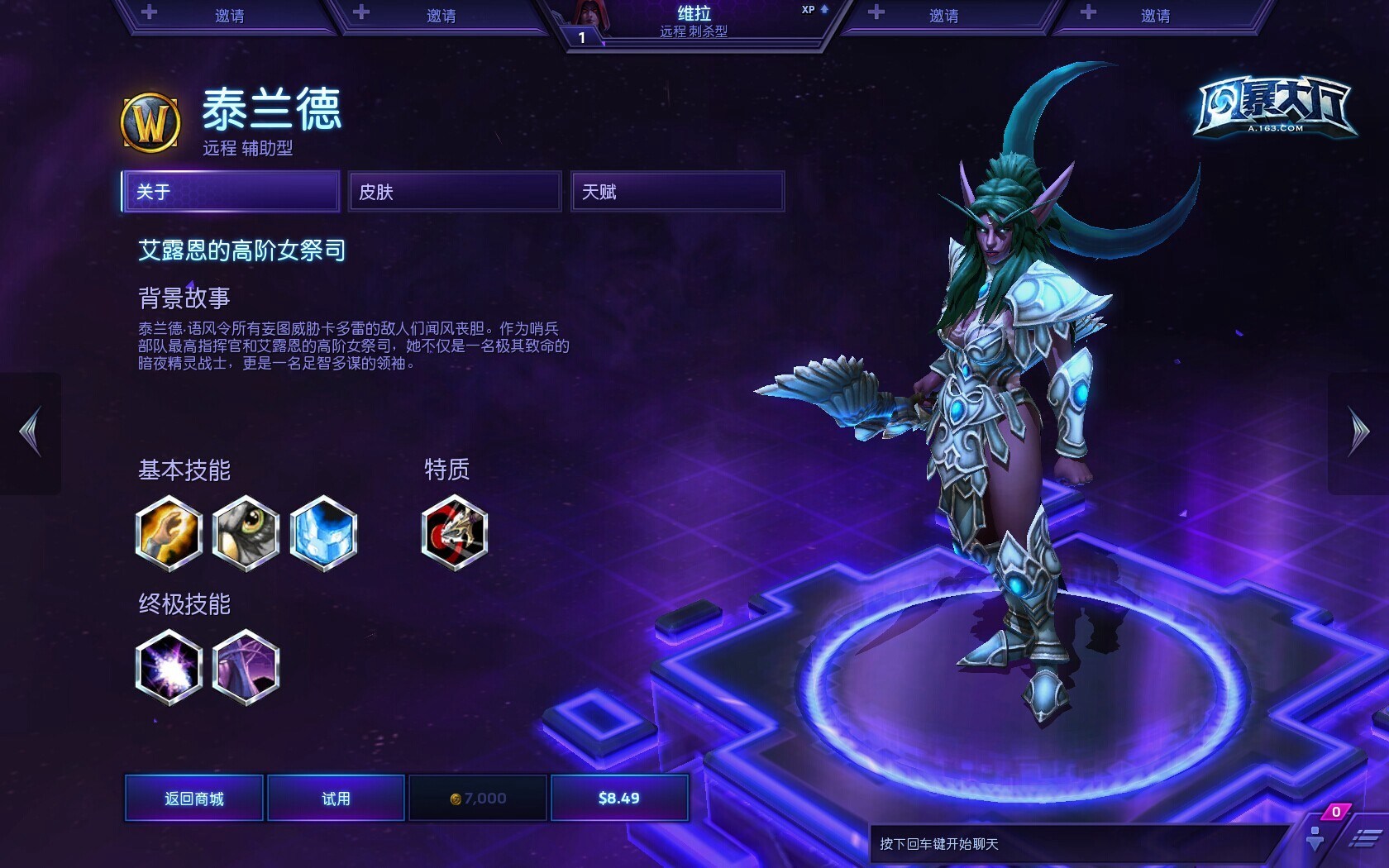
Task: Show the previous hero with left arrow
Action: (31, 432)
